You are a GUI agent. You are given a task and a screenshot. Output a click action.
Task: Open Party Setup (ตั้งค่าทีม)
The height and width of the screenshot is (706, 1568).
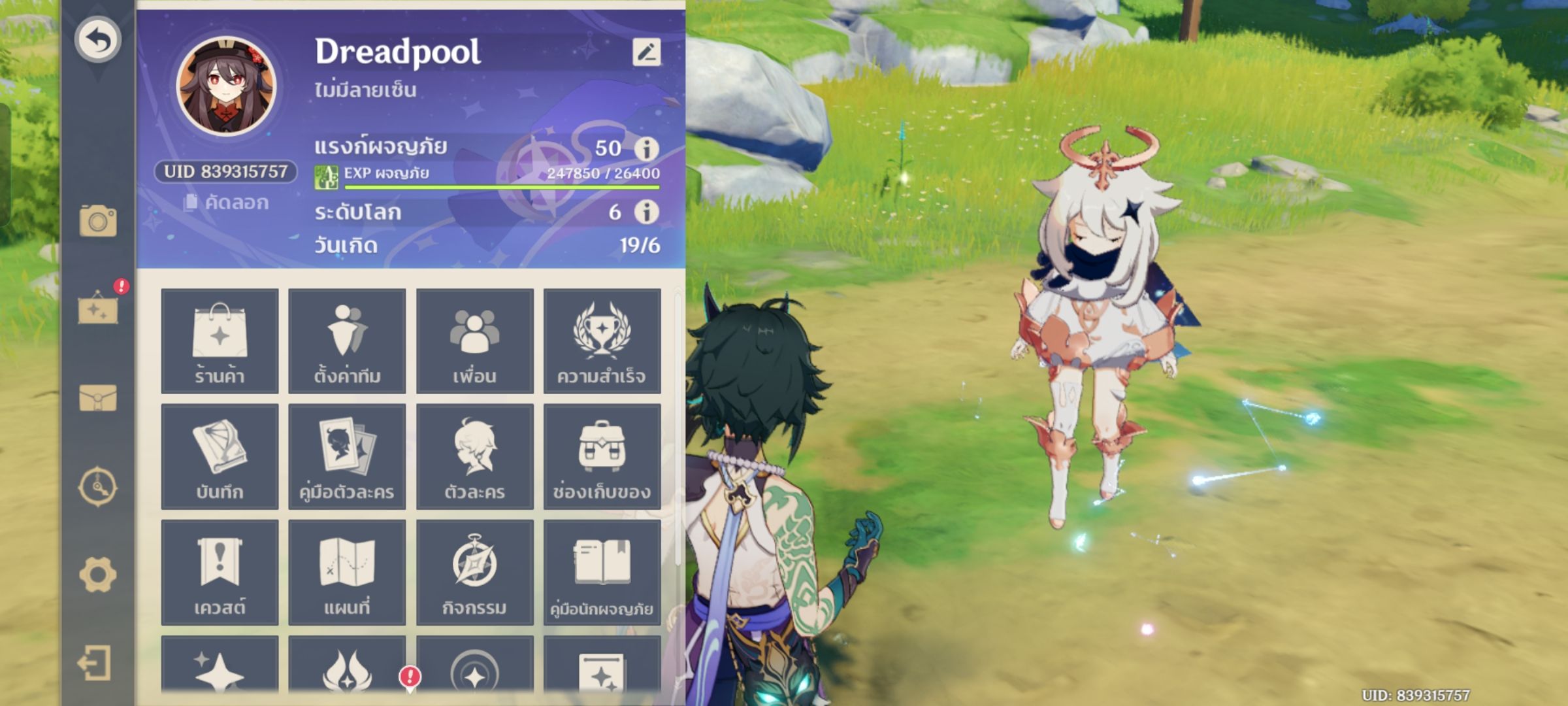point(347,343)
